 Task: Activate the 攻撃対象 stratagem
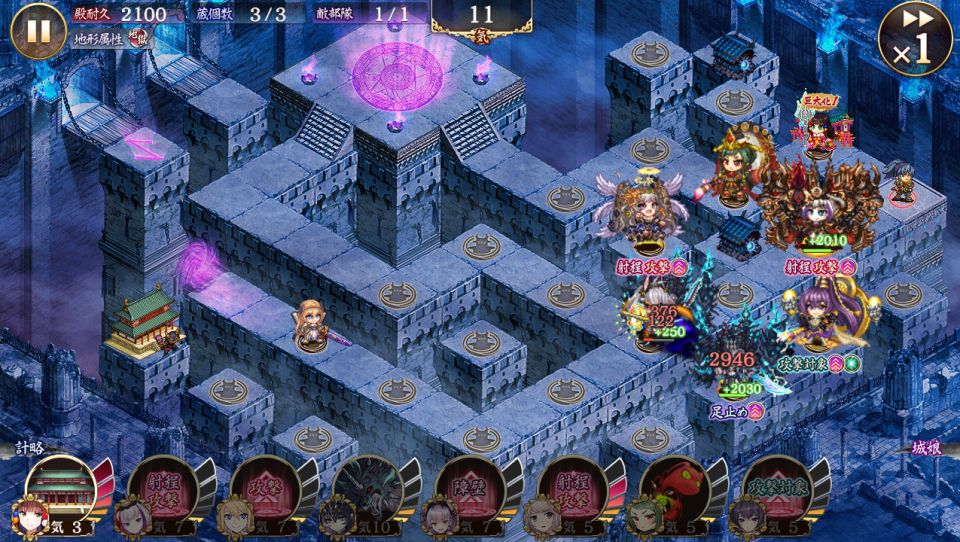777,490
